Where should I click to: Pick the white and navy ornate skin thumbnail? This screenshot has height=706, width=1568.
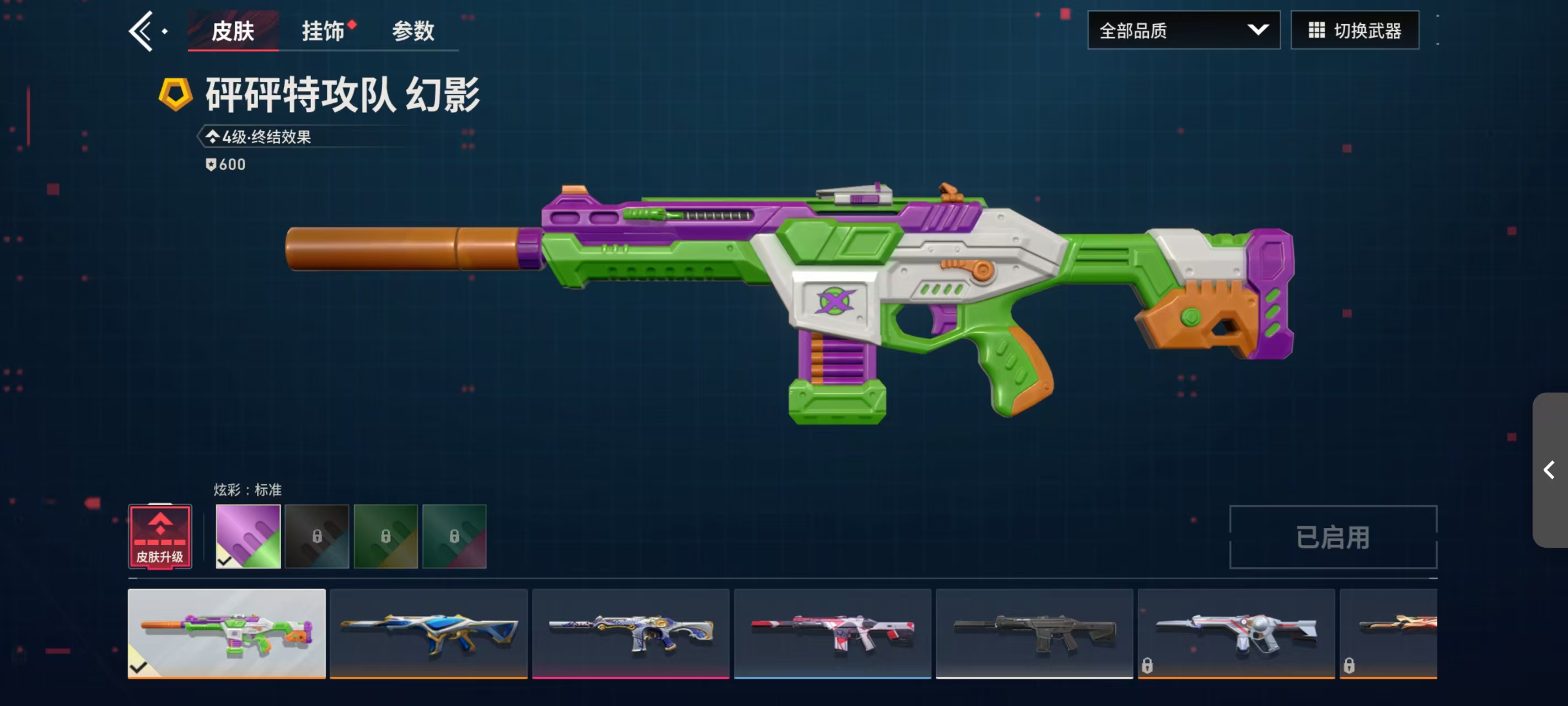[631, 634]
